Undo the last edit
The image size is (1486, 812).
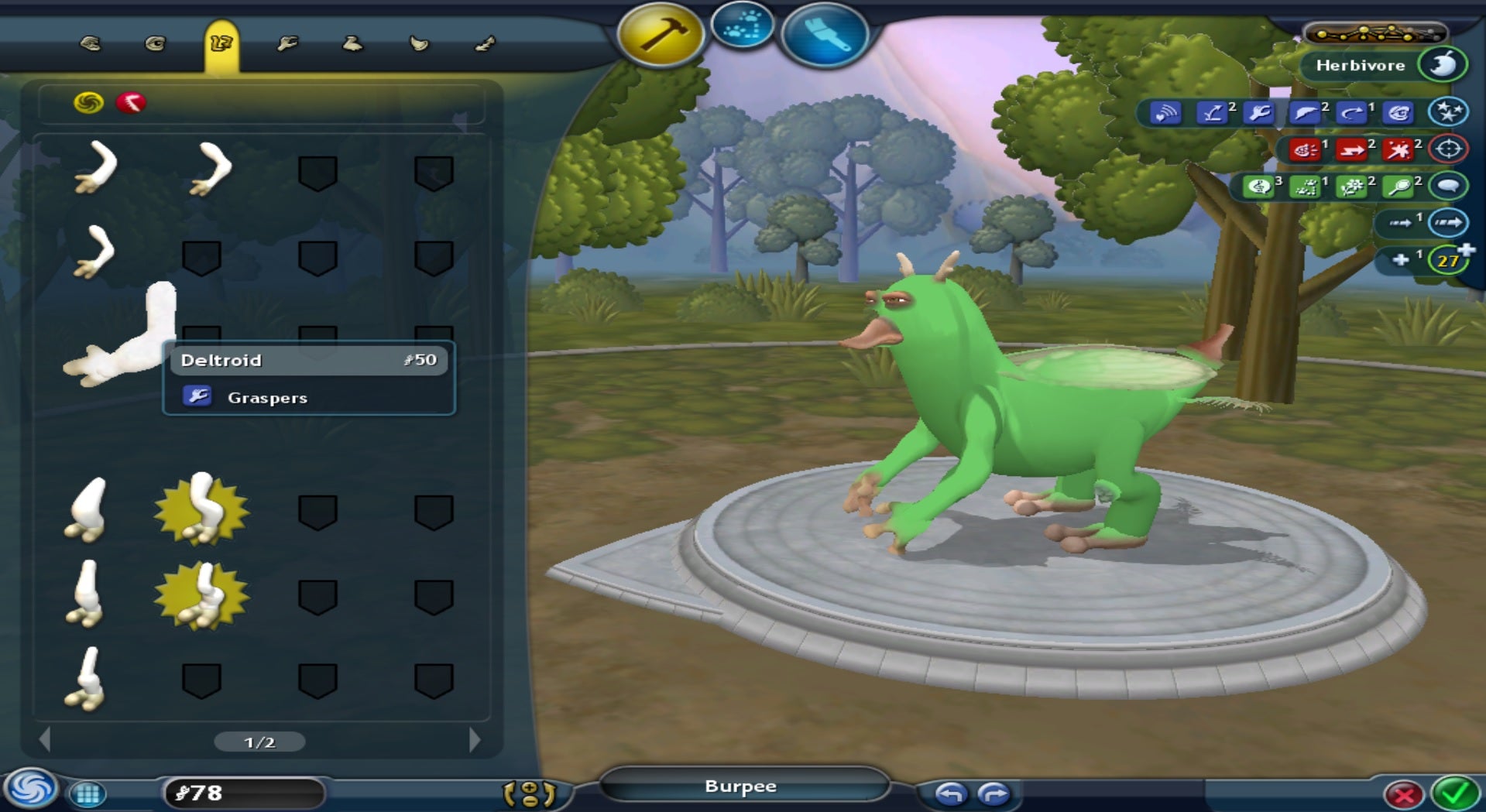click(x=951, y=793)
